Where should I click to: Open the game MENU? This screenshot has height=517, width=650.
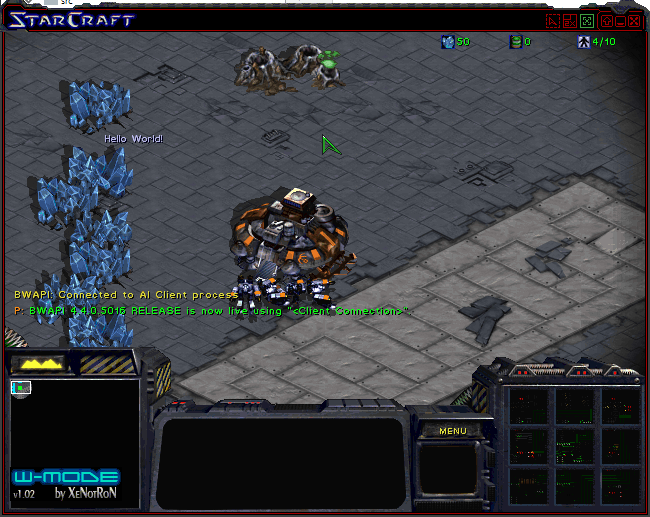[453, 431]
